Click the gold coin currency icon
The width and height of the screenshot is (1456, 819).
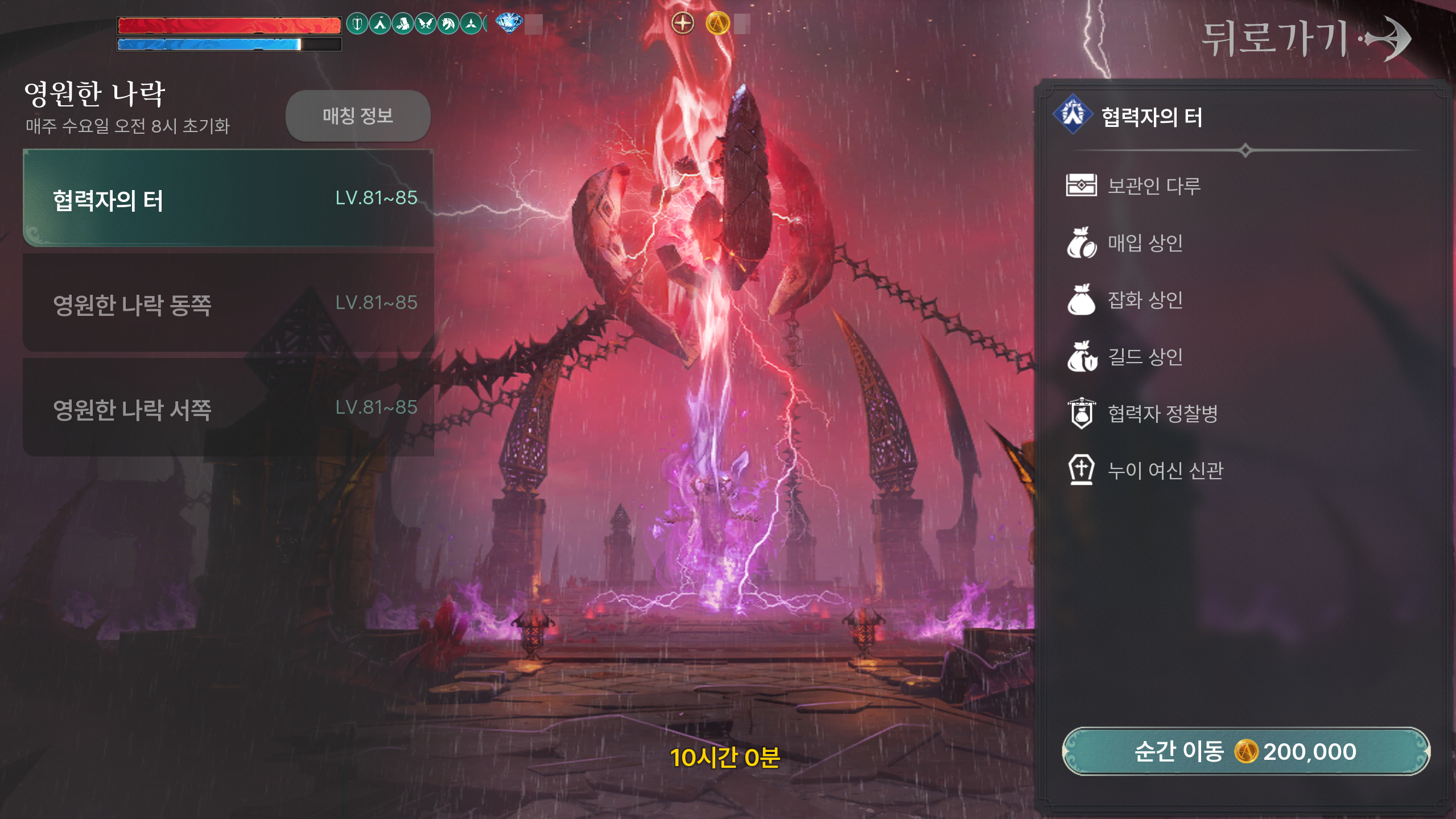[x=717, y=24]
